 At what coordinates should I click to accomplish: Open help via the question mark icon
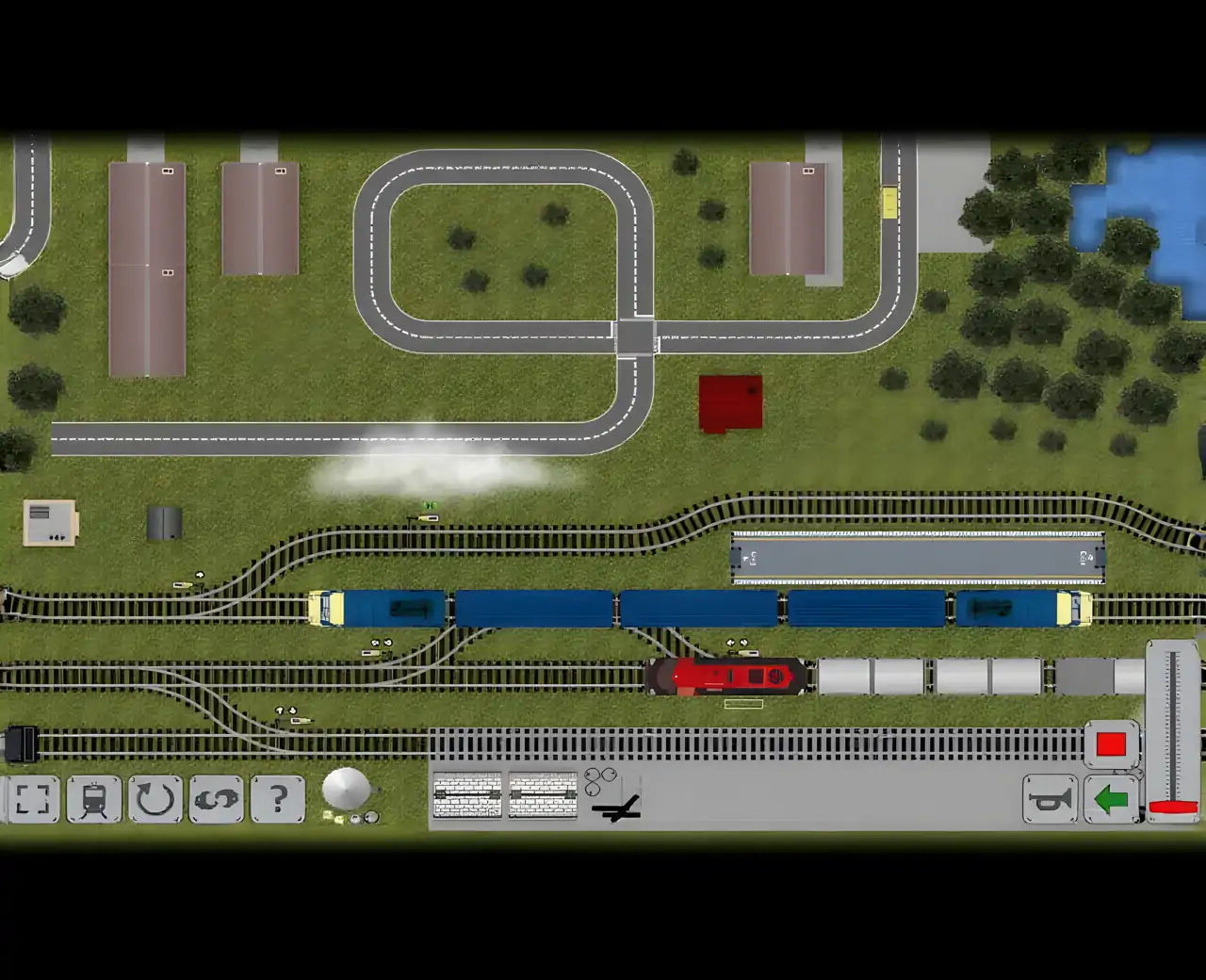tap(275, 799)
